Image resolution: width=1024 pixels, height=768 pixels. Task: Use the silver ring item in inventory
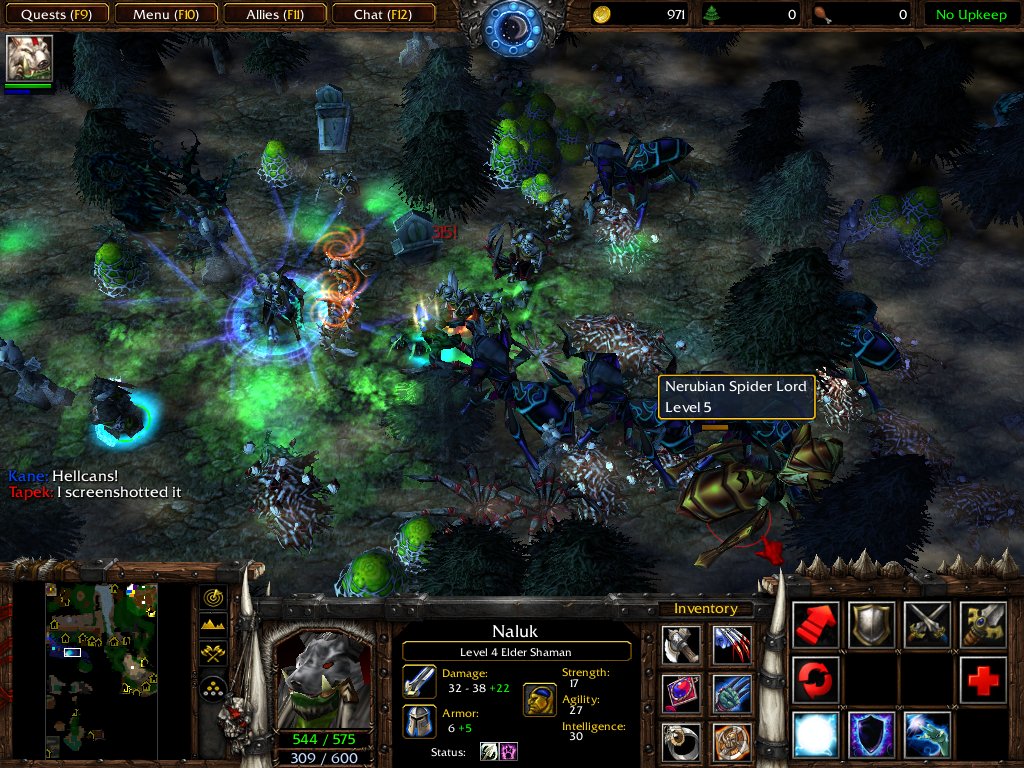[681, 741]
